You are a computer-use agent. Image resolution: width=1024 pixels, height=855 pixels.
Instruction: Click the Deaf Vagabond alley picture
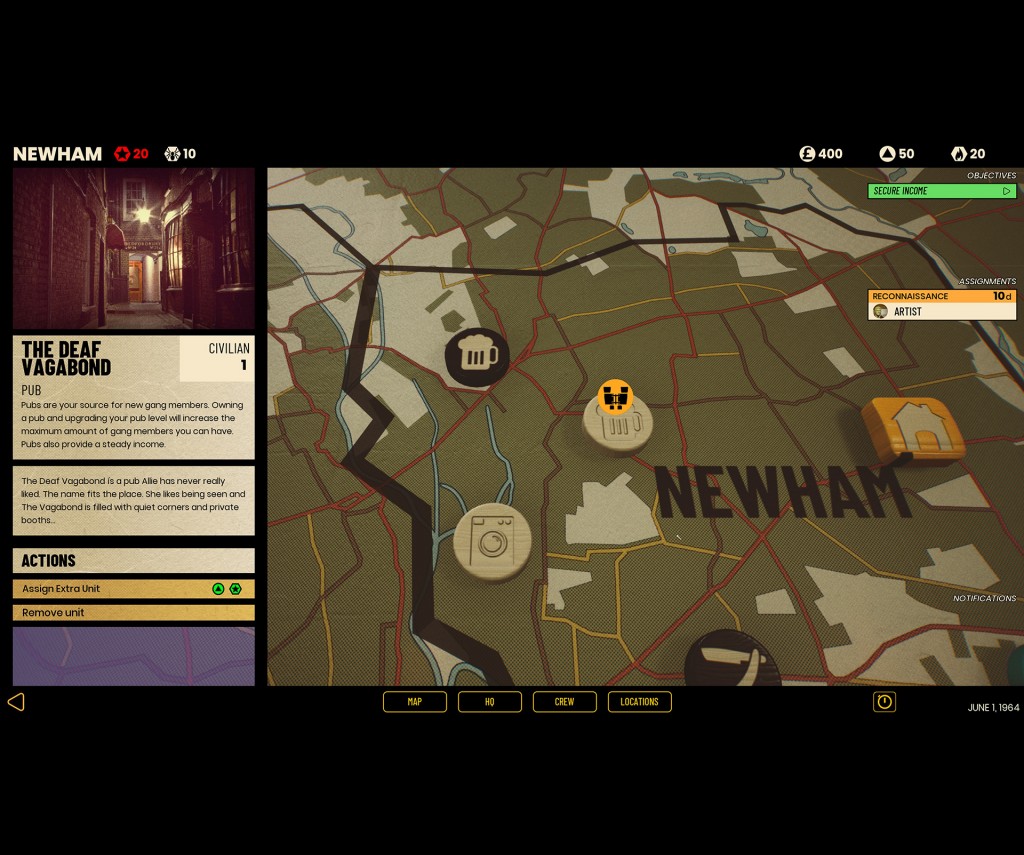[x=133, y=249]
